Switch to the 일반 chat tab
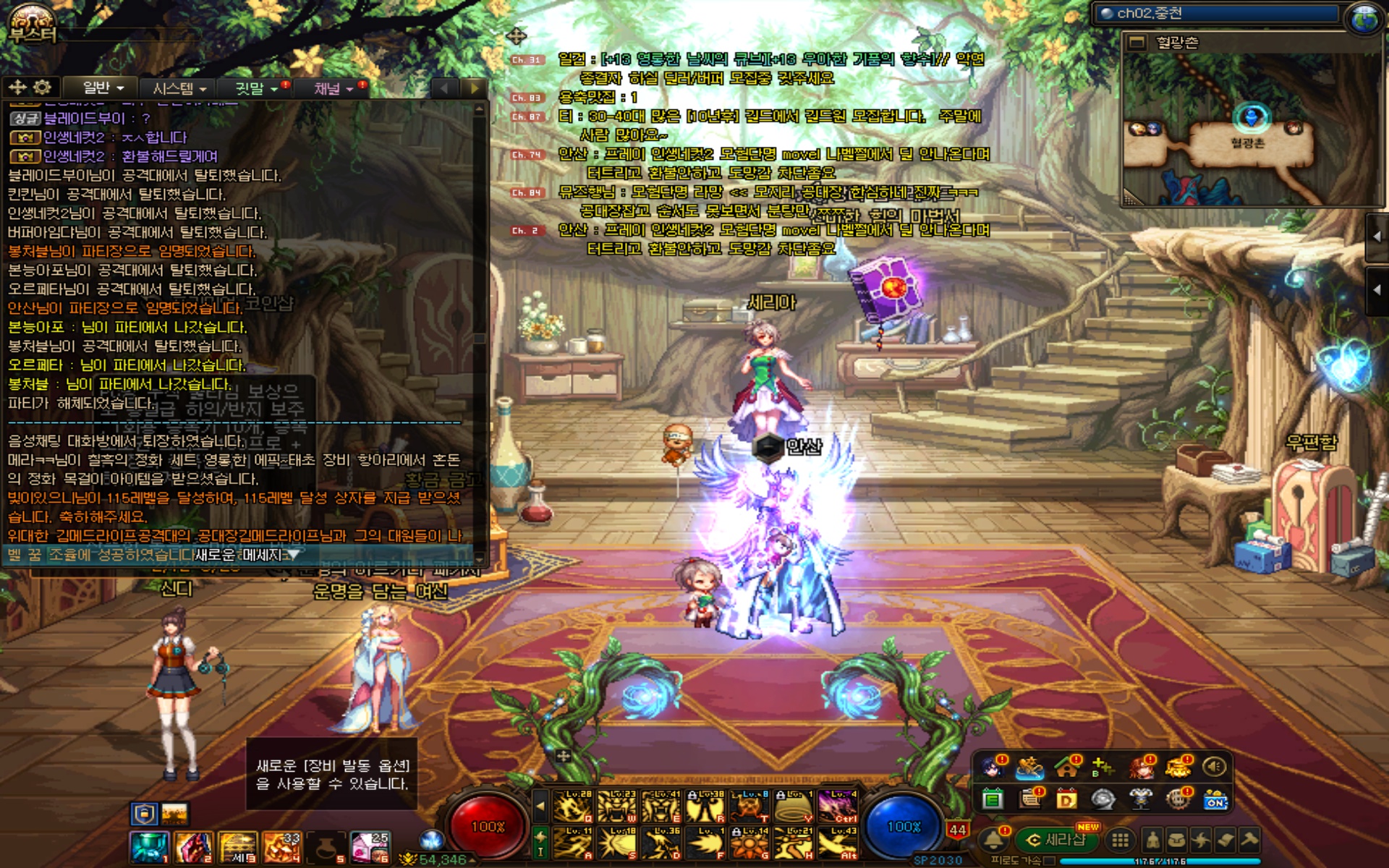This screenshot has width=1389, height=868. point(103,88)
